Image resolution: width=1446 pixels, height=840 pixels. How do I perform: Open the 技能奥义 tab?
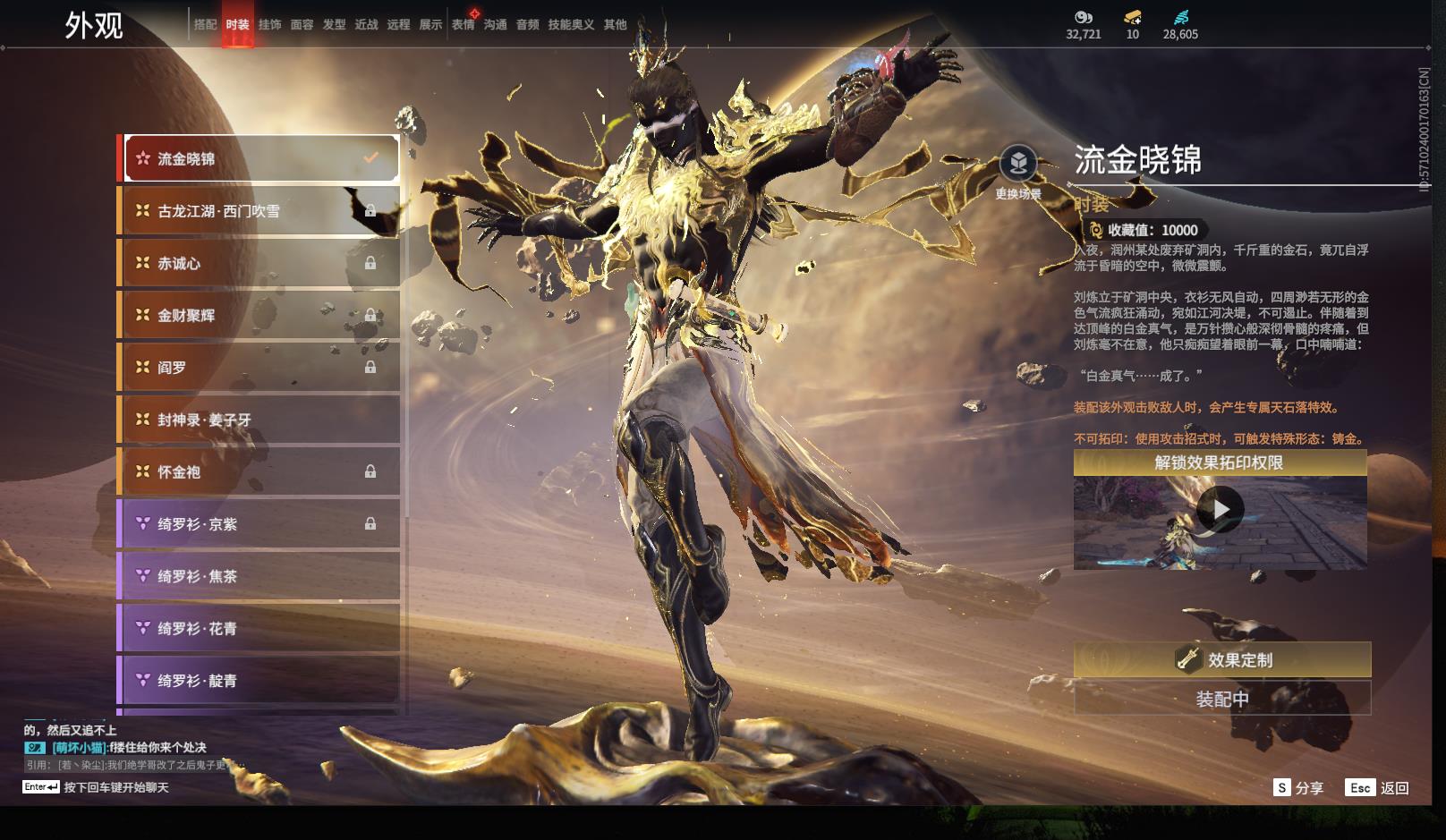point(571,25)
